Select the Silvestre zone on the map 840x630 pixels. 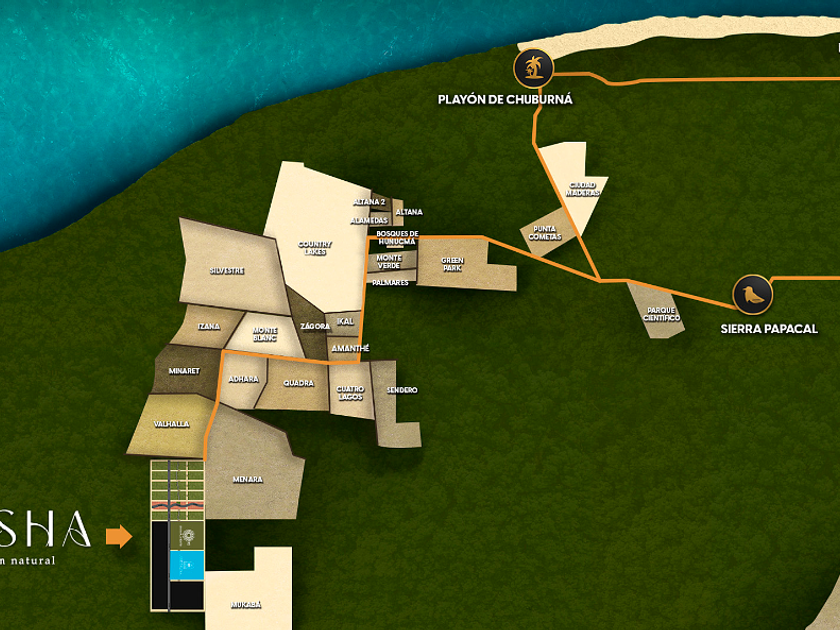227,270
